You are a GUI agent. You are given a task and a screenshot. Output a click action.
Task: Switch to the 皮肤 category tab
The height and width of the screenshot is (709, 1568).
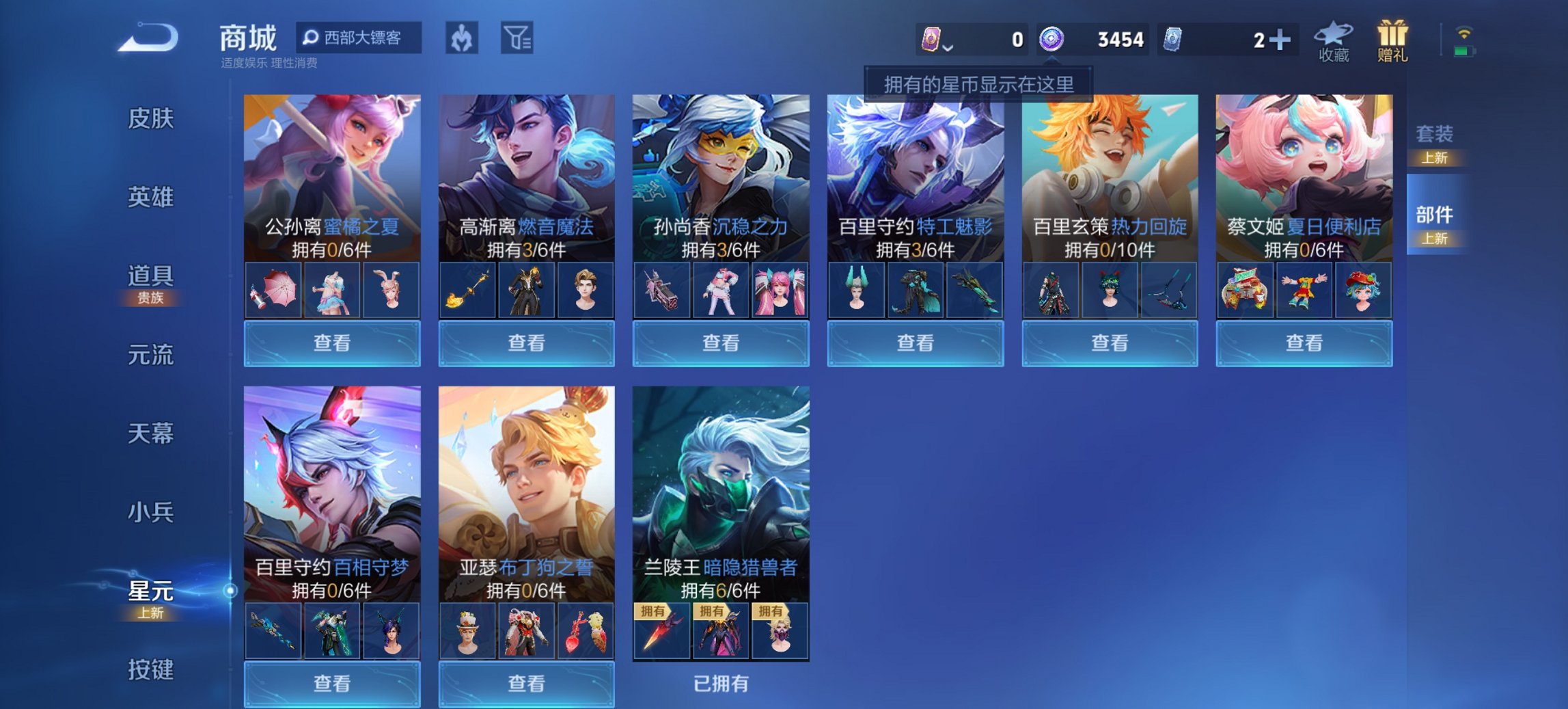(x=150, y=118)
